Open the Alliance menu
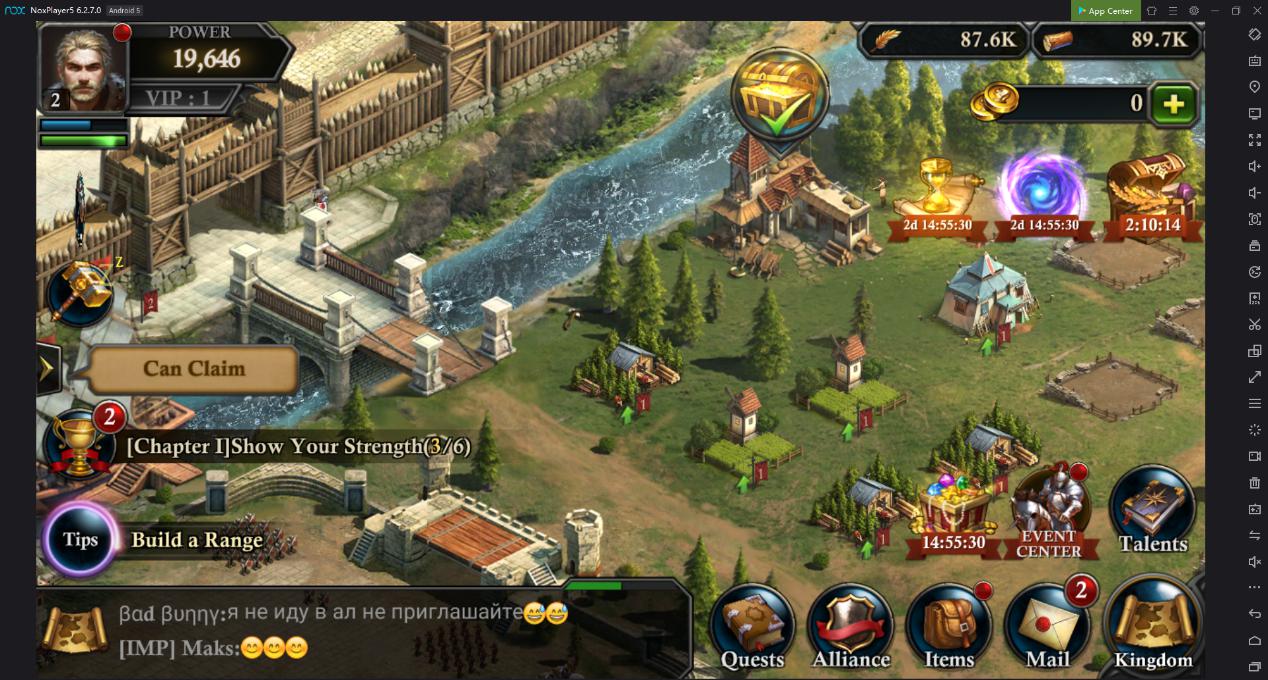1268x680 pixels. tap(850, 627)
